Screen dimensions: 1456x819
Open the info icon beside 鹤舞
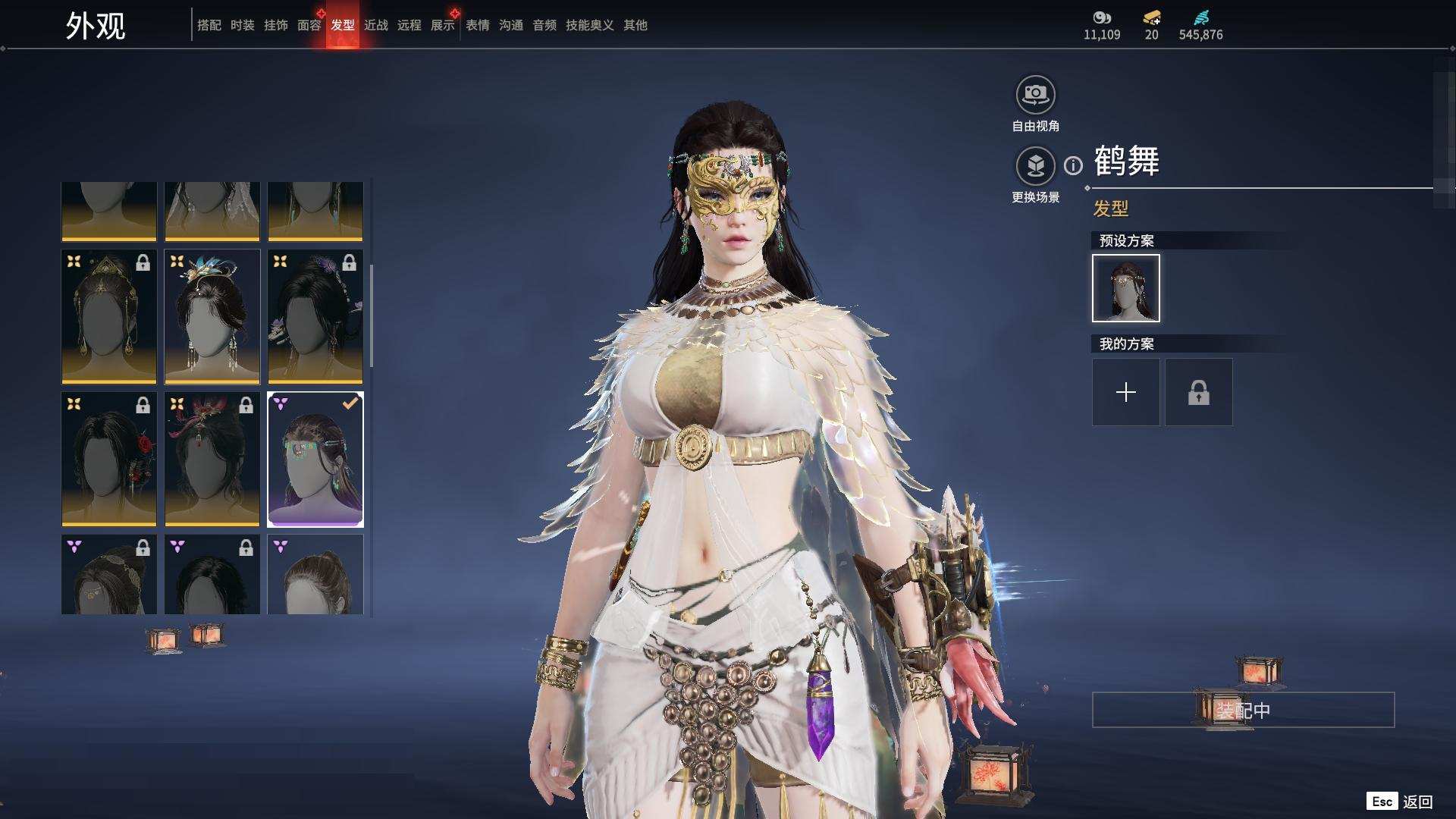pyautogui.click(x=1073, y=165)
